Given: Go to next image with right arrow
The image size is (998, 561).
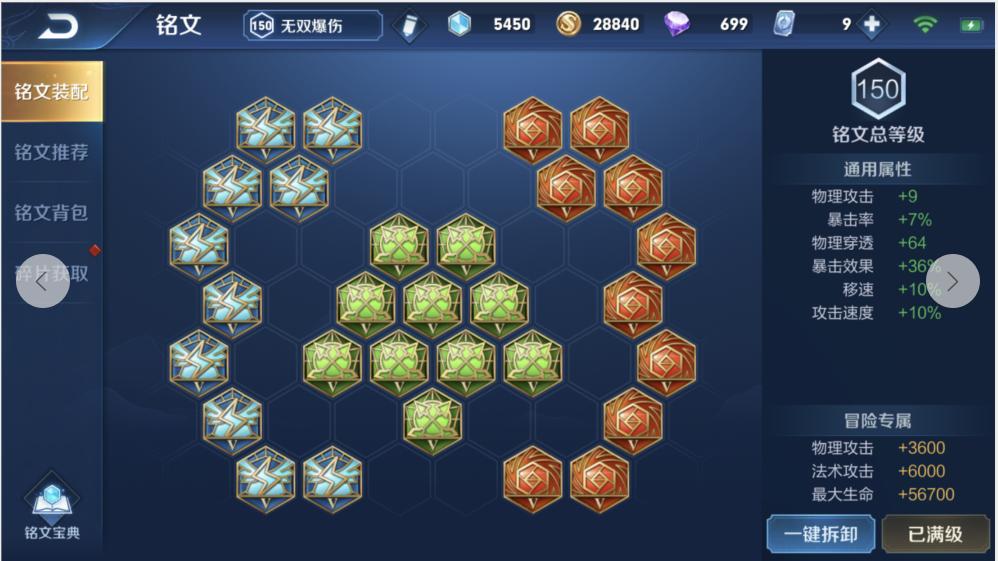Looking at the screenshot, I should (953, 281).
